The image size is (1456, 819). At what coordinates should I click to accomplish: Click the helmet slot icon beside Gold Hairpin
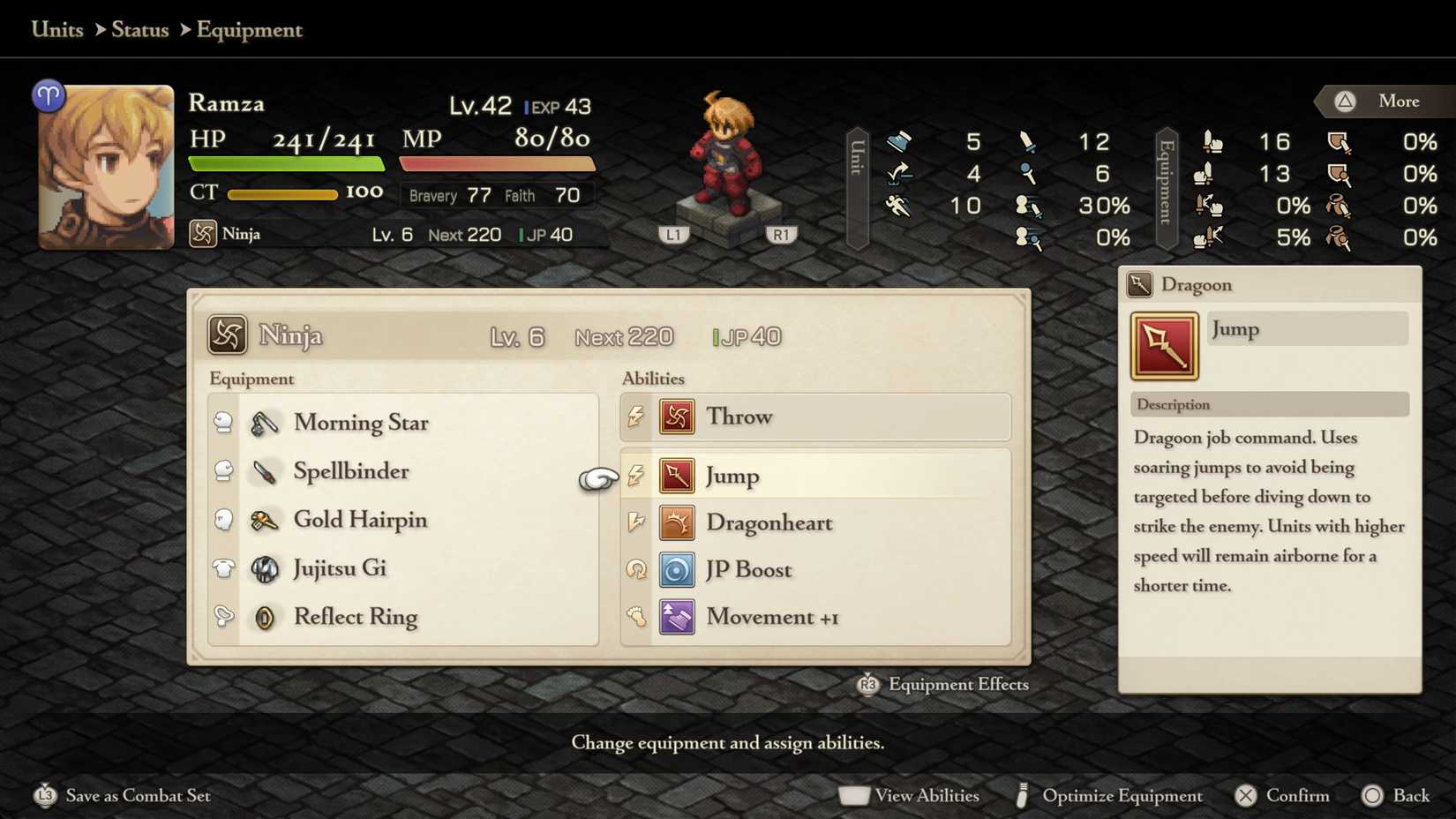(223, 521)
